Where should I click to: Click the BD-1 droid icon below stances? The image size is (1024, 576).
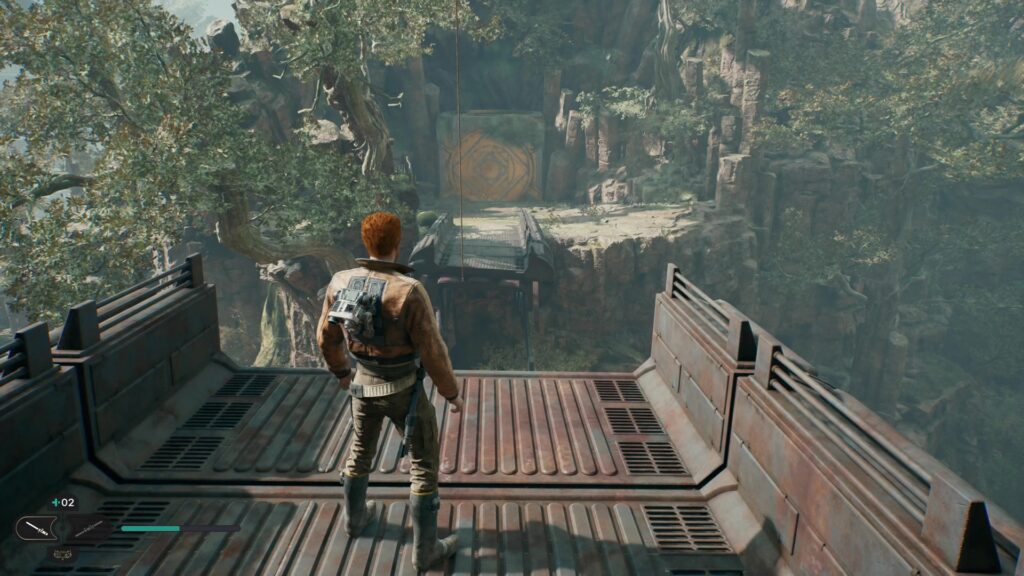click(x=62, y=552)
